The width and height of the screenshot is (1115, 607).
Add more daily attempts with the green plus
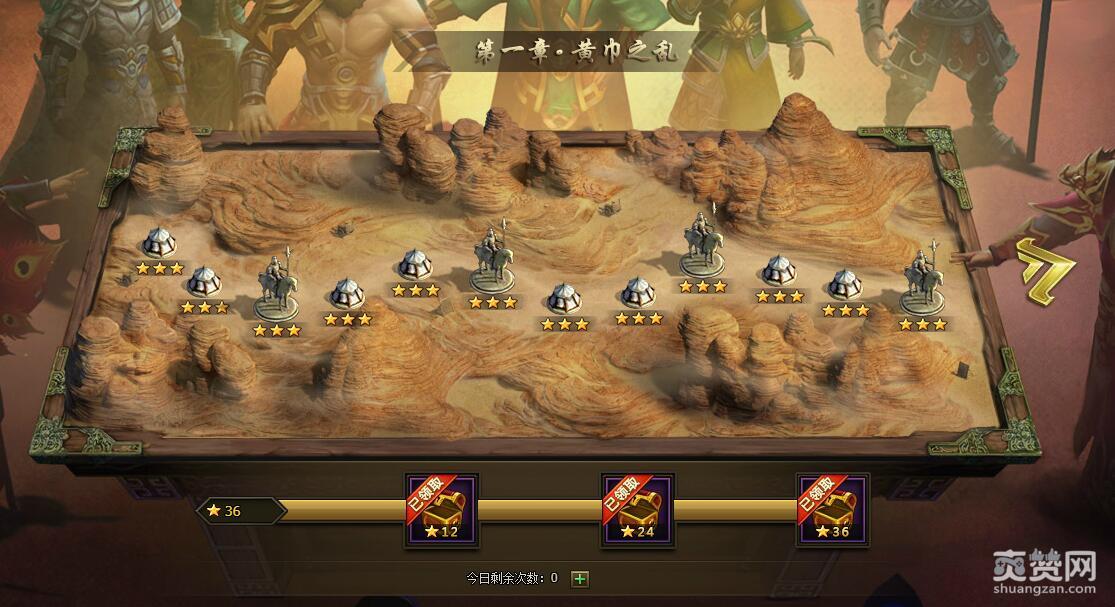coord(579,578)
